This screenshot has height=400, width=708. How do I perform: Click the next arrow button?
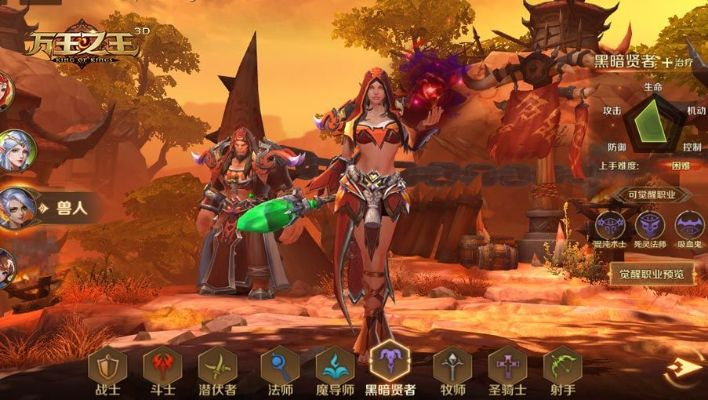[685, 368]
